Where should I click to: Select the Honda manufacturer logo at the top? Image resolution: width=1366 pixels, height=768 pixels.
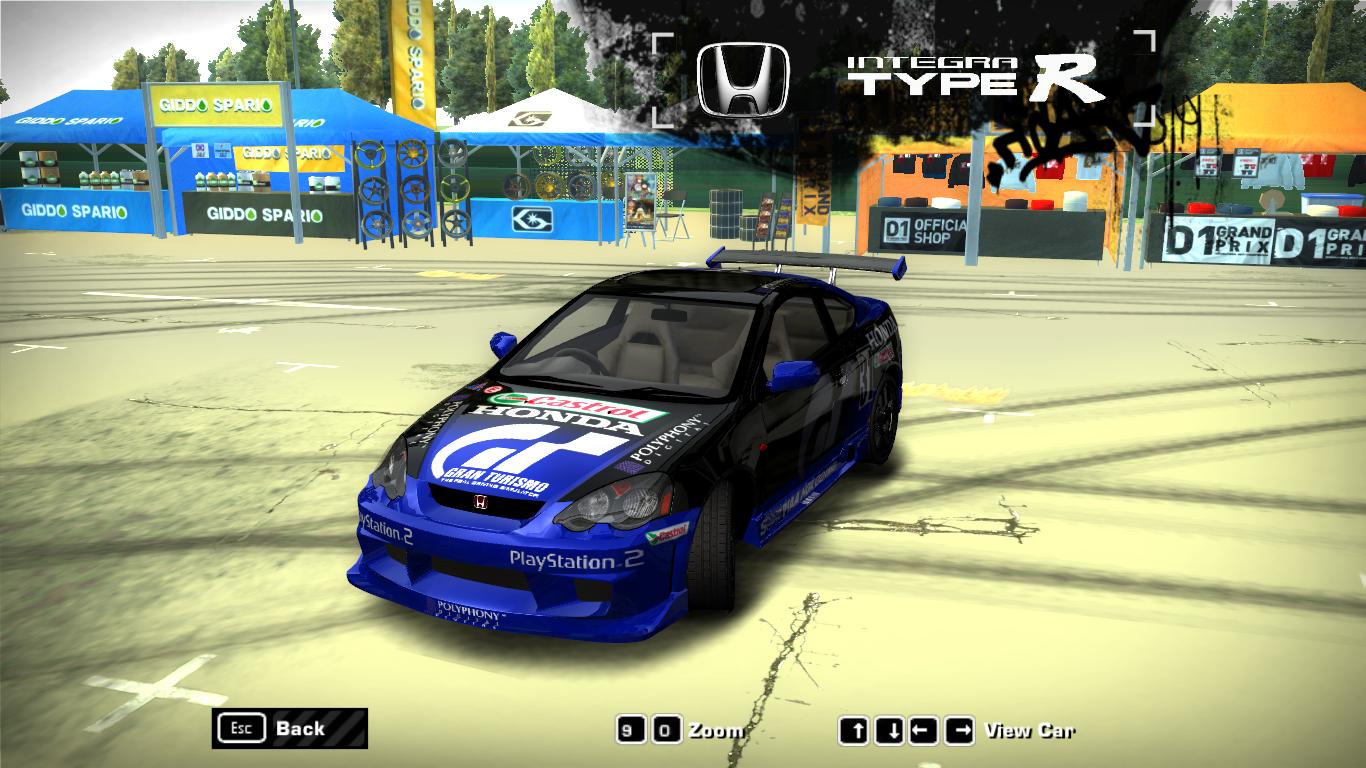click(x=742, y=77)
